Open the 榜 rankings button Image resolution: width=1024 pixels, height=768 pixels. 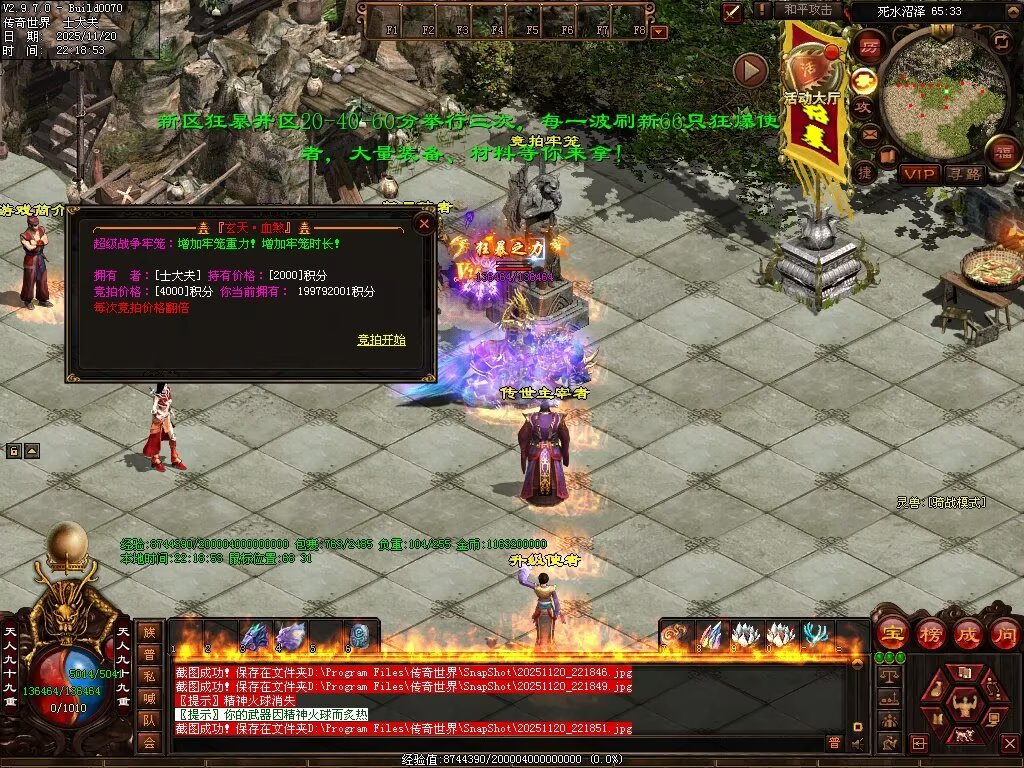click(930, 633)
